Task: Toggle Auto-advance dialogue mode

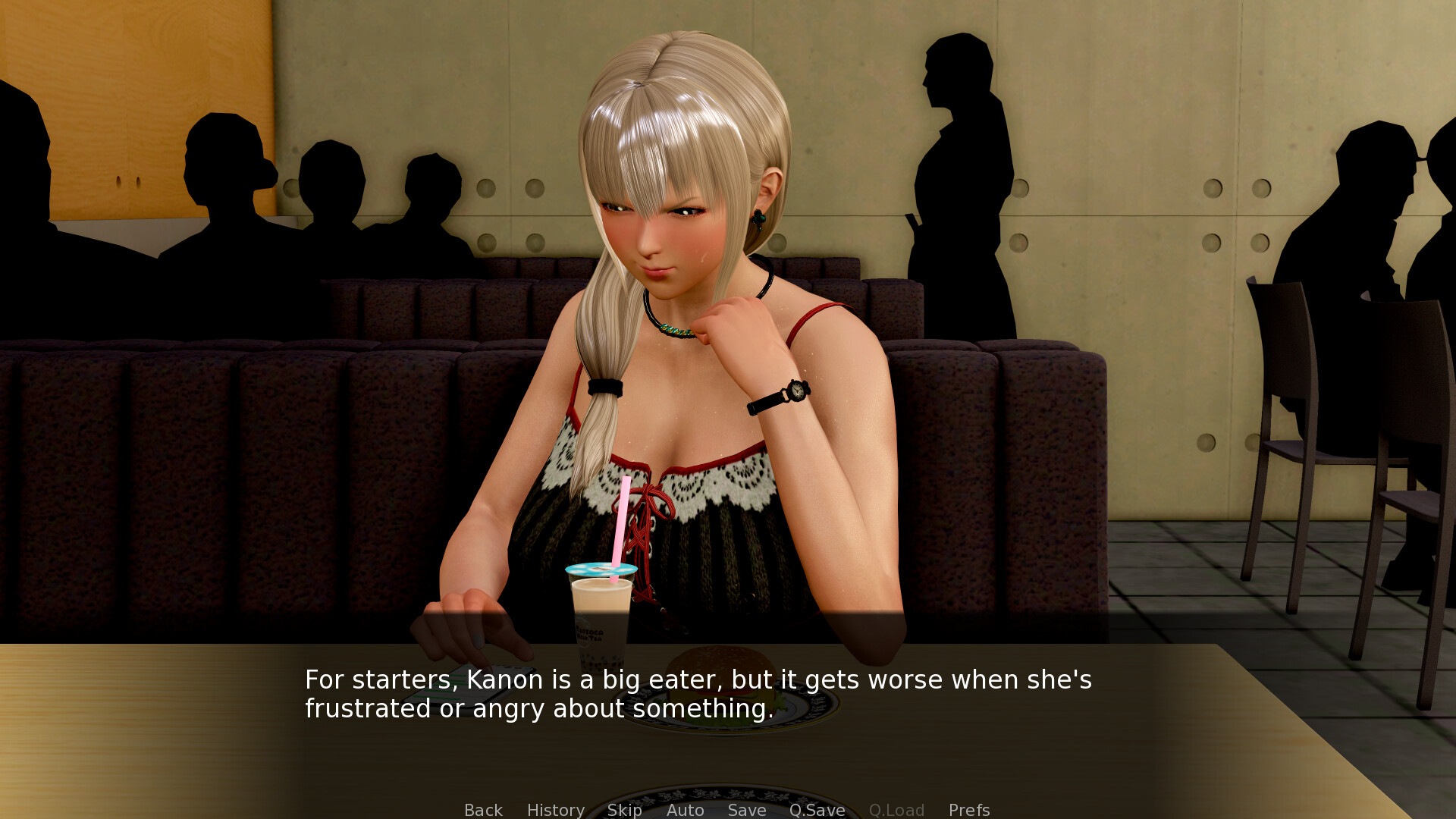Action: tap(685, 810)
